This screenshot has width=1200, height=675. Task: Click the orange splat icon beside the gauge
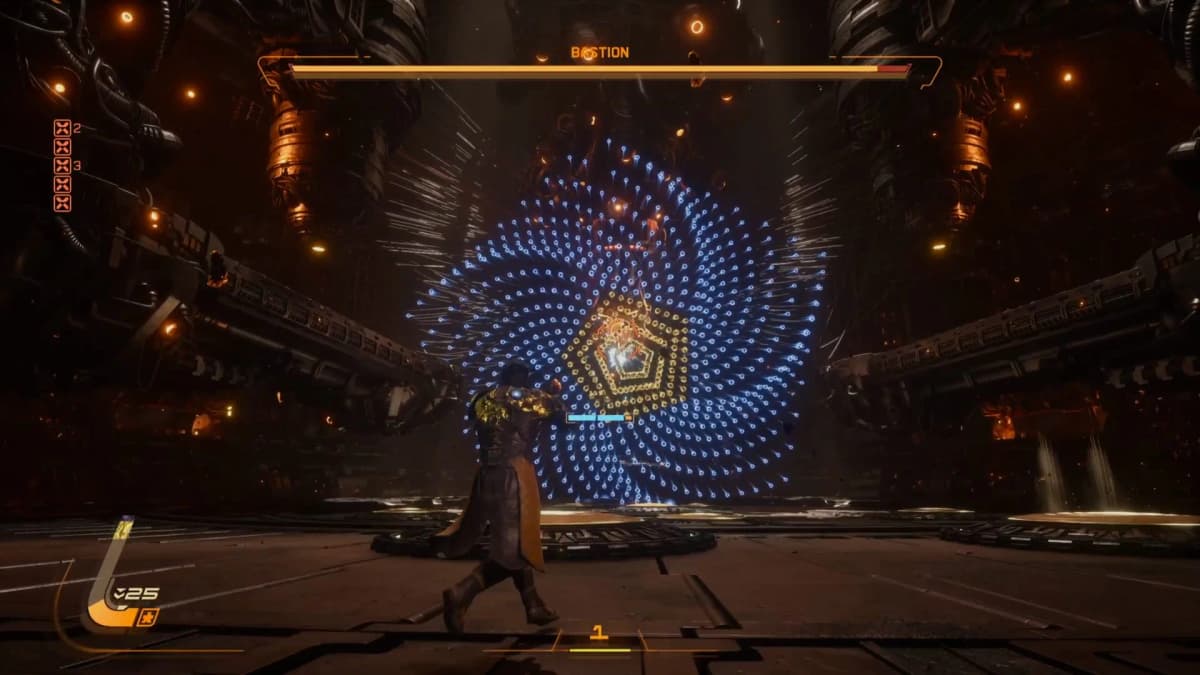tap(148, 617)
